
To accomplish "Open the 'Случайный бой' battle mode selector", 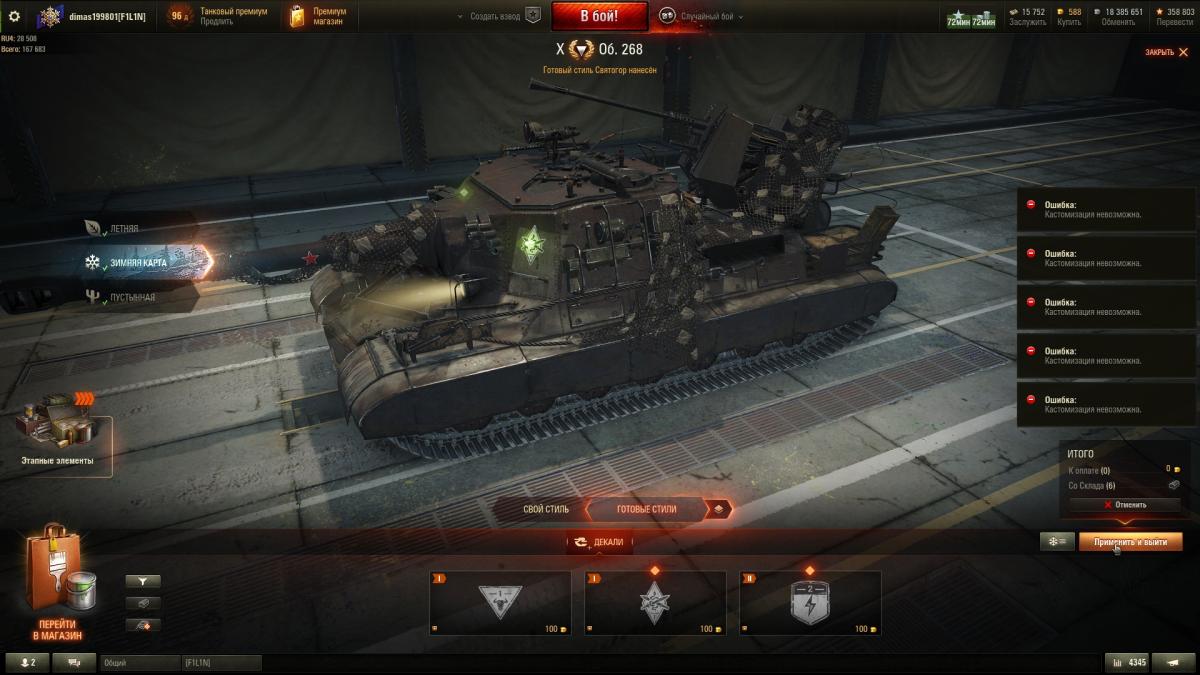I will coord(698,16).
